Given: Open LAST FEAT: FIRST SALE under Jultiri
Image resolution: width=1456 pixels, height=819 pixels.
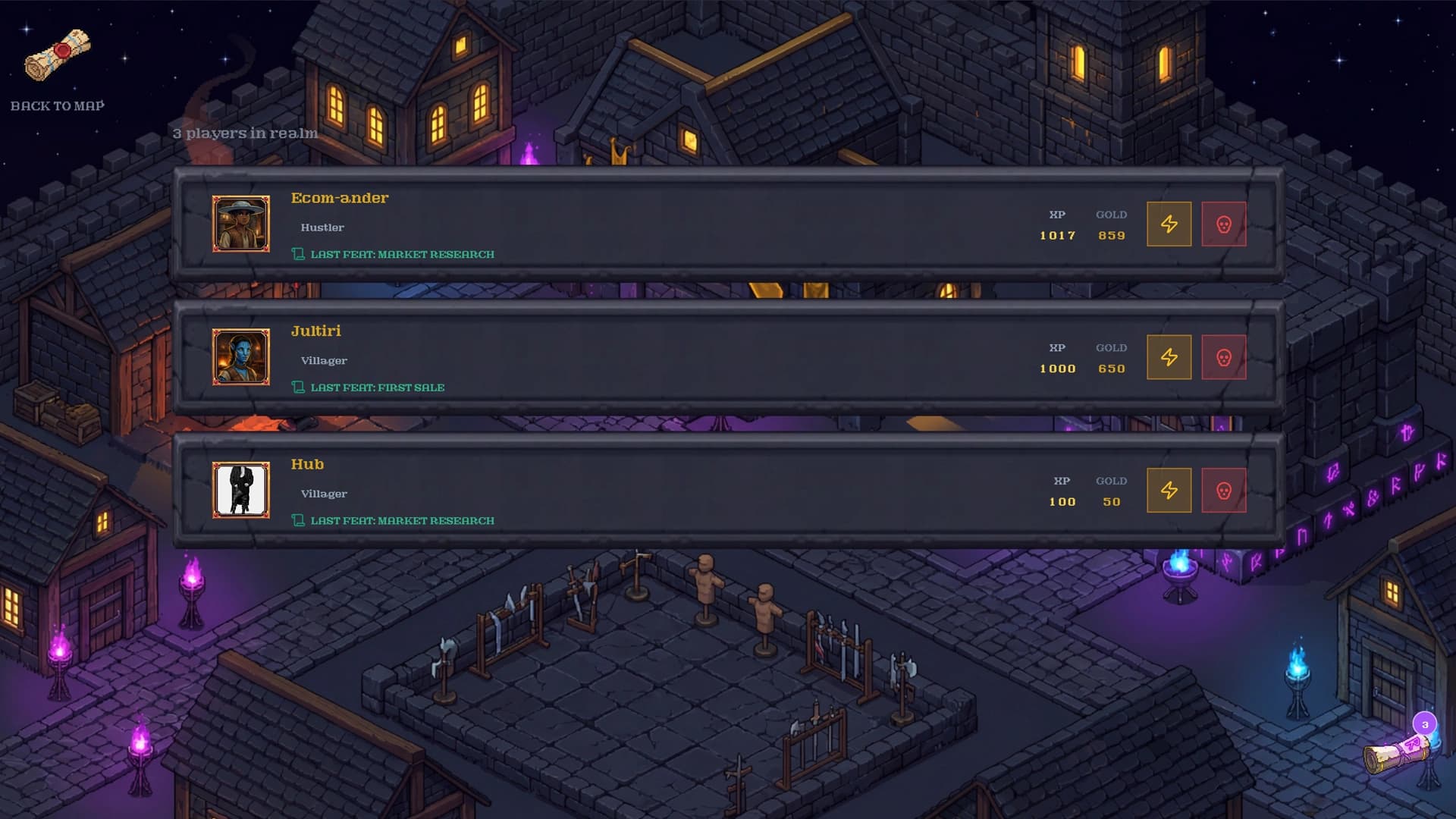Looking at the screenshot, I should [378, 387].
